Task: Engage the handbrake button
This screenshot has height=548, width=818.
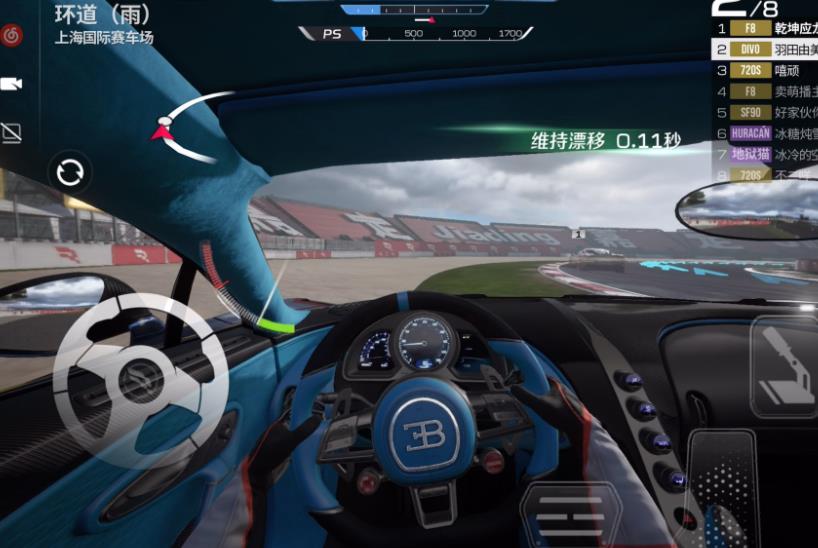Action: tap(786, 366)
